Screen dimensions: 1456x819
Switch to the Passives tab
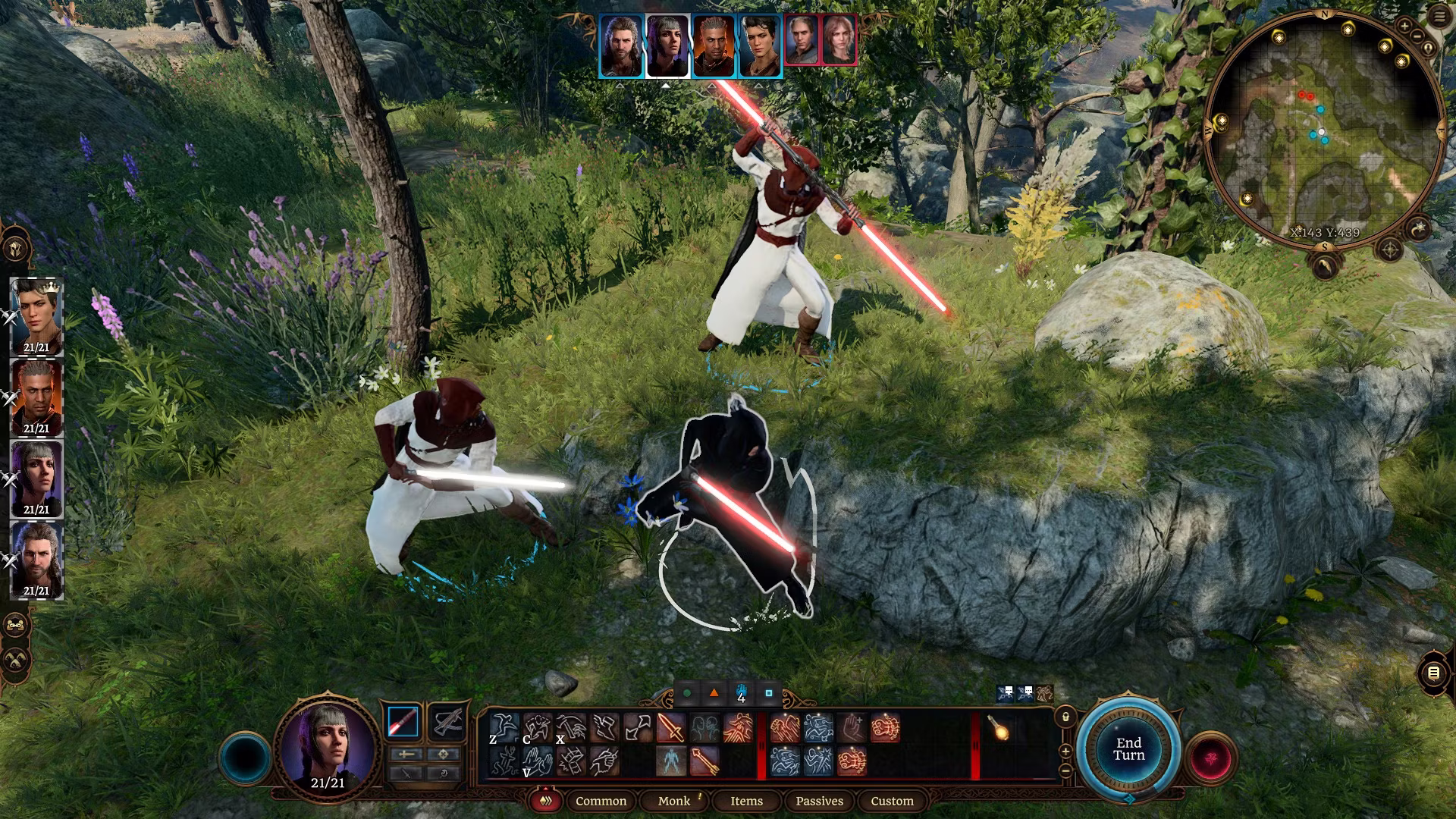(819, 801)
